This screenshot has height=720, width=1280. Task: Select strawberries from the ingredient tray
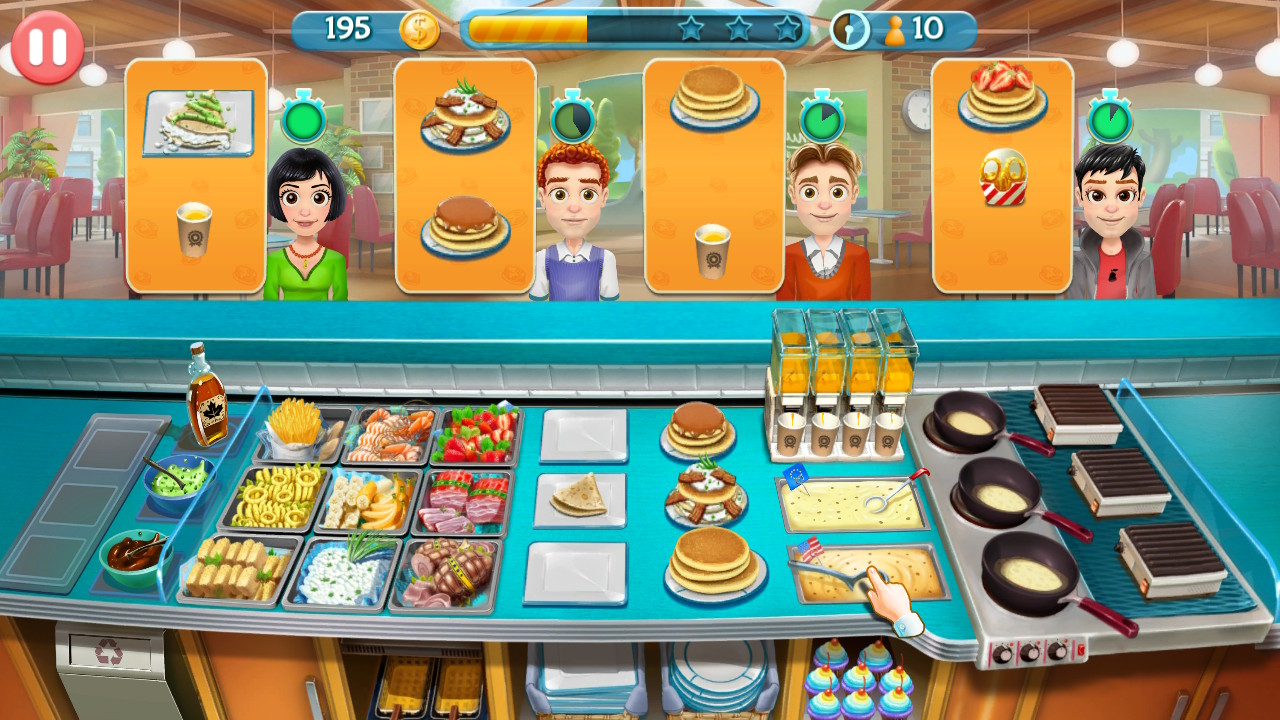(478, 435)
